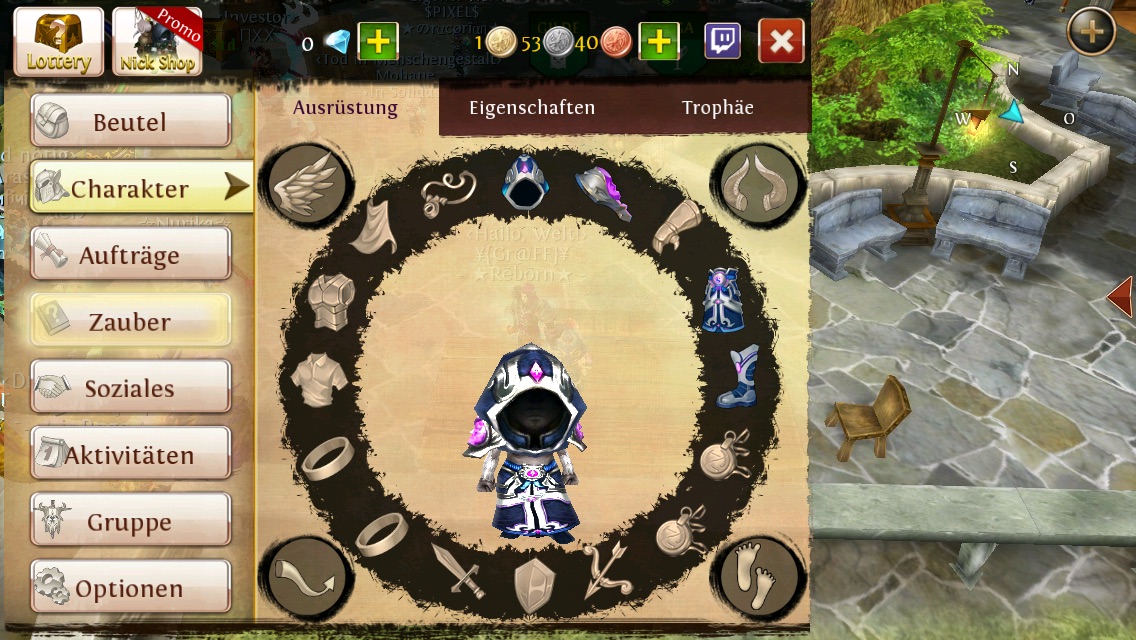This screenshot has width=1136, height=640.
Task: Add more diamonds with green plus
Action: (378, 41)
